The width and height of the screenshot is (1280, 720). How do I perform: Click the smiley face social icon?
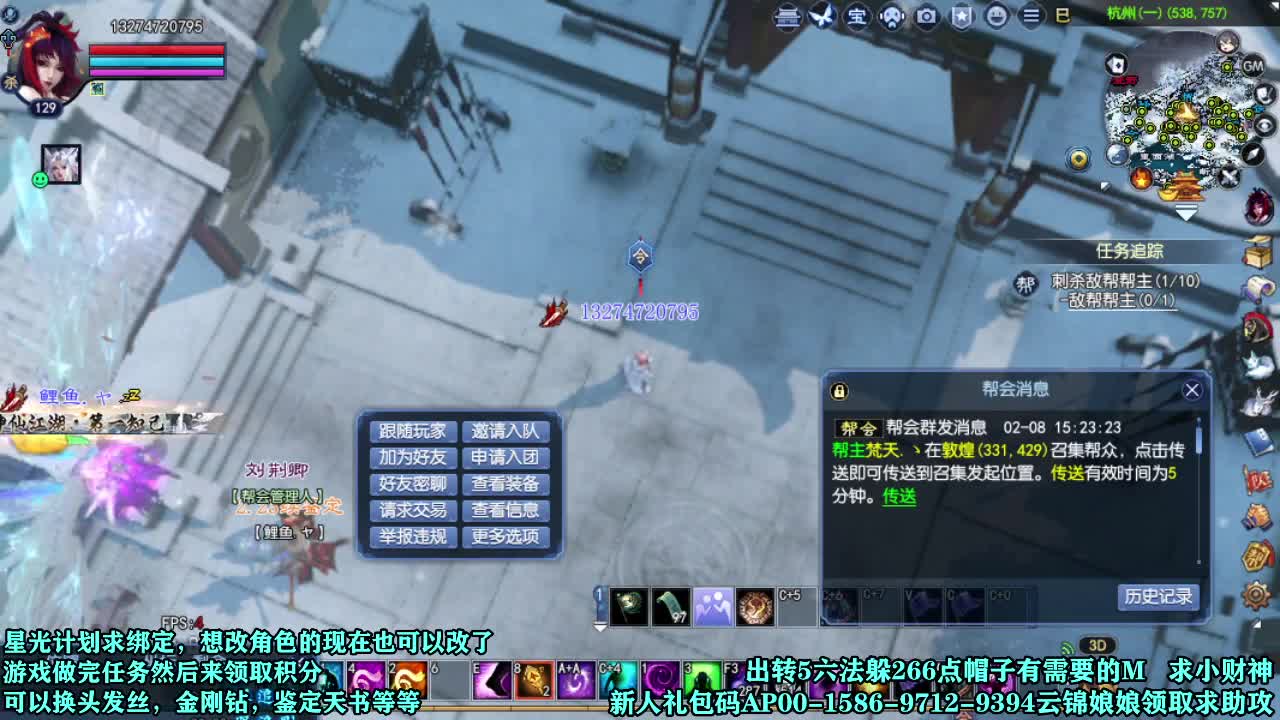(996, 17)
